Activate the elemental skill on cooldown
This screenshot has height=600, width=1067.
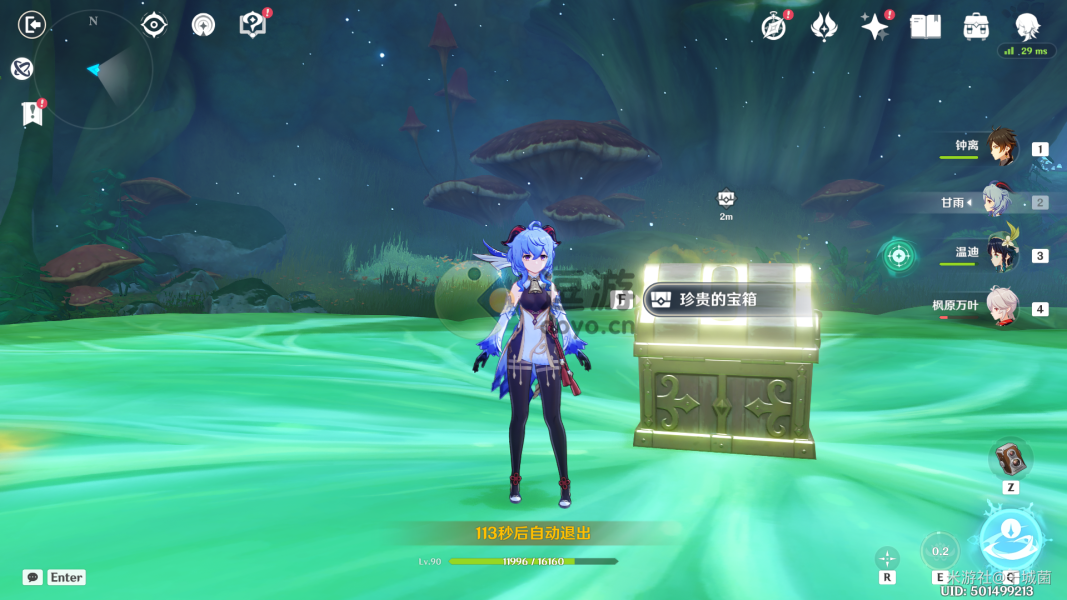pos(940,551)
